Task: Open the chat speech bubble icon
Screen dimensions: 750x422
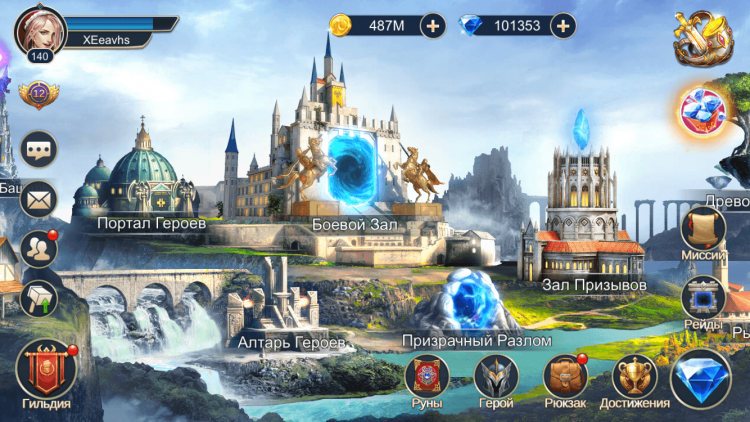Action: [39, 149]
